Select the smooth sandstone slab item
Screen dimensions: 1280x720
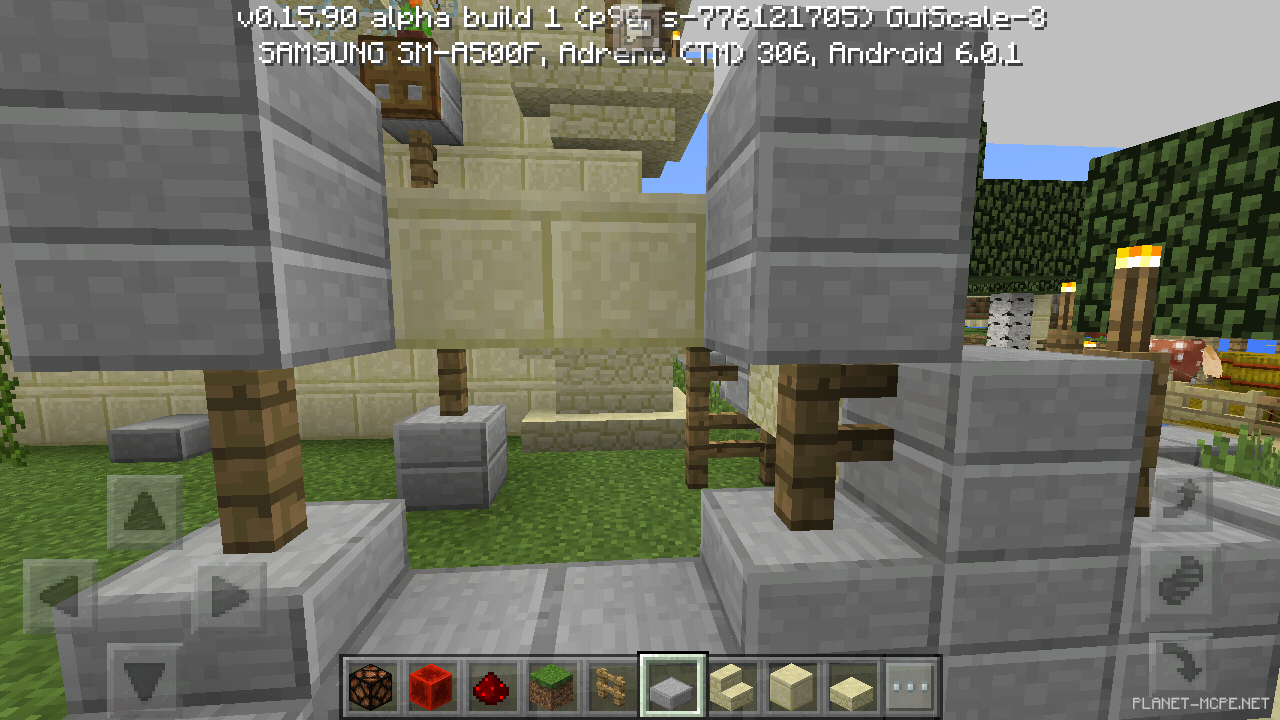(x=848, y=685)
